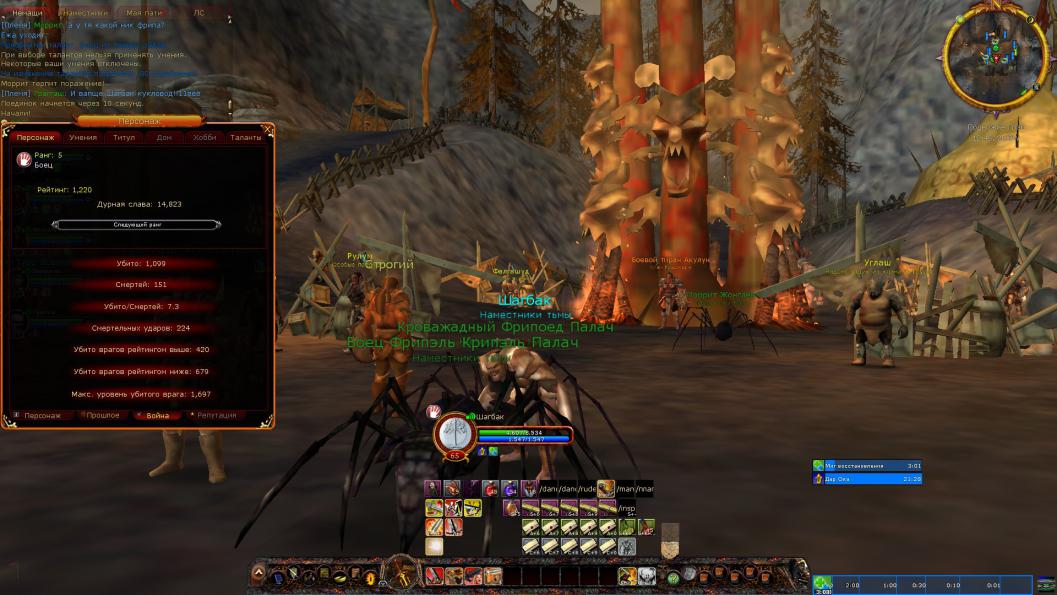1057x595 pixels.
Task: Open the Таланты tab
Action: pos(245,137)
